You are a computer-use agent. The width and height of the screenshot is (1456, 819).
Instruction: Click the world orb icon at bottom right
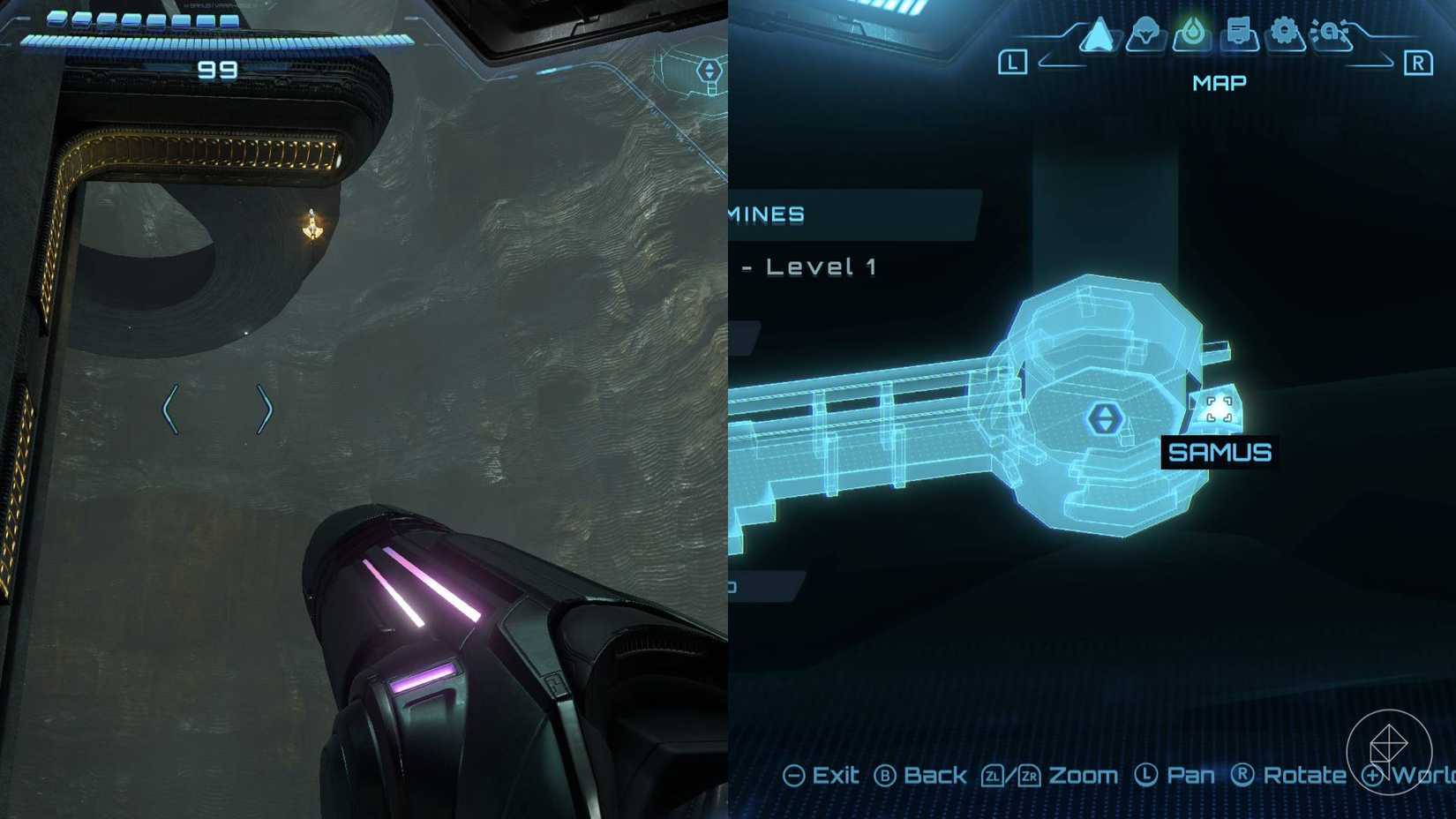pos(1388,755)
